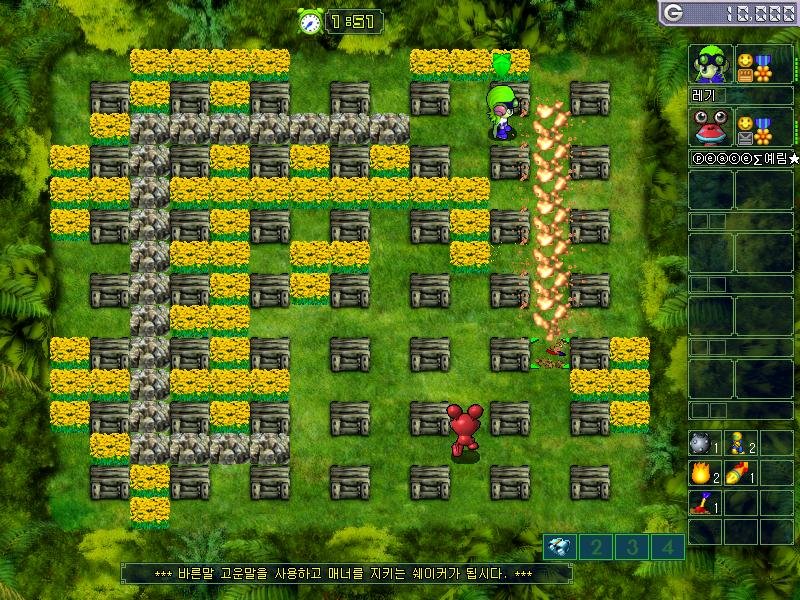
Task: Select quick slot number 3
Action: 632,547
